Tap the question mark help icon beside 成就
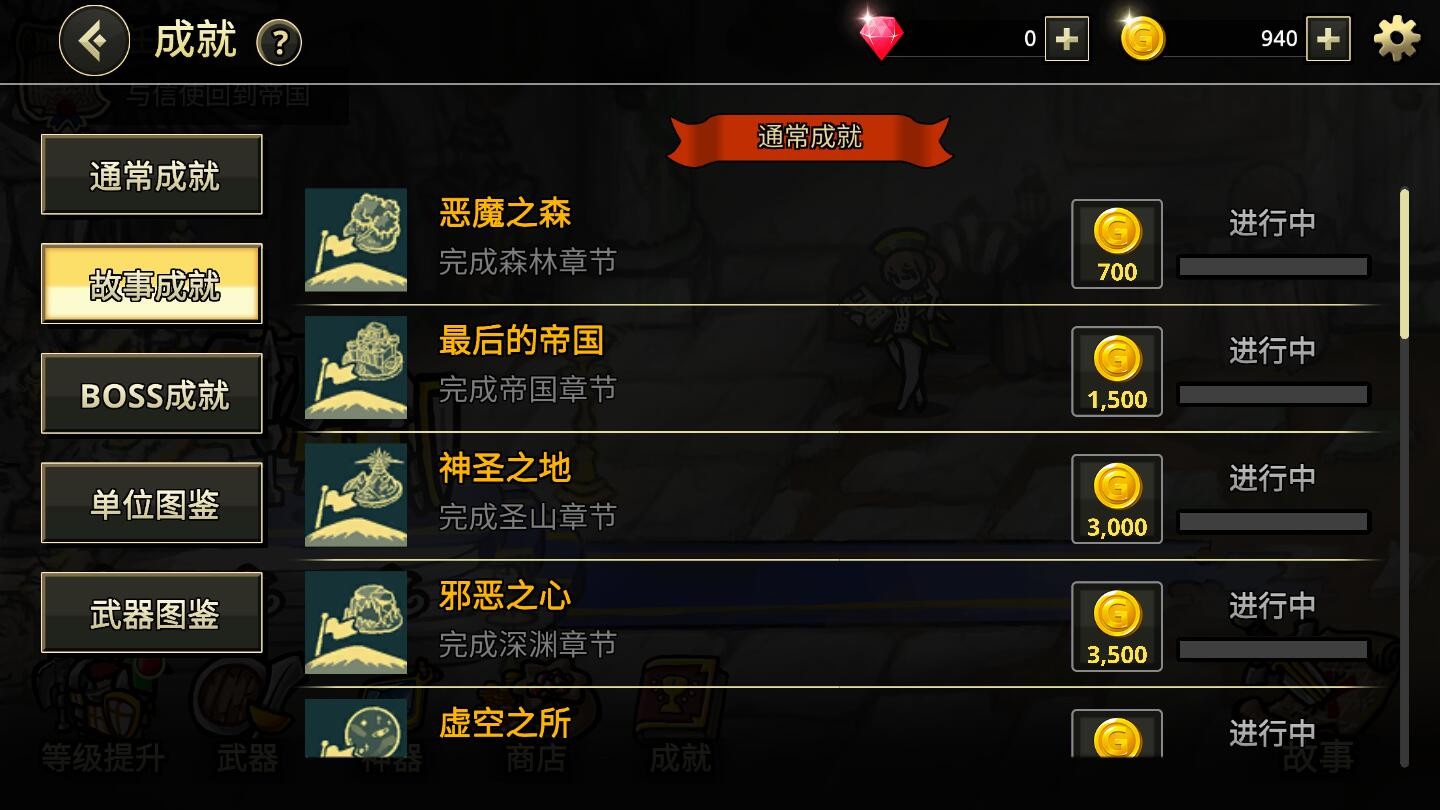 (x=280, y=42)
